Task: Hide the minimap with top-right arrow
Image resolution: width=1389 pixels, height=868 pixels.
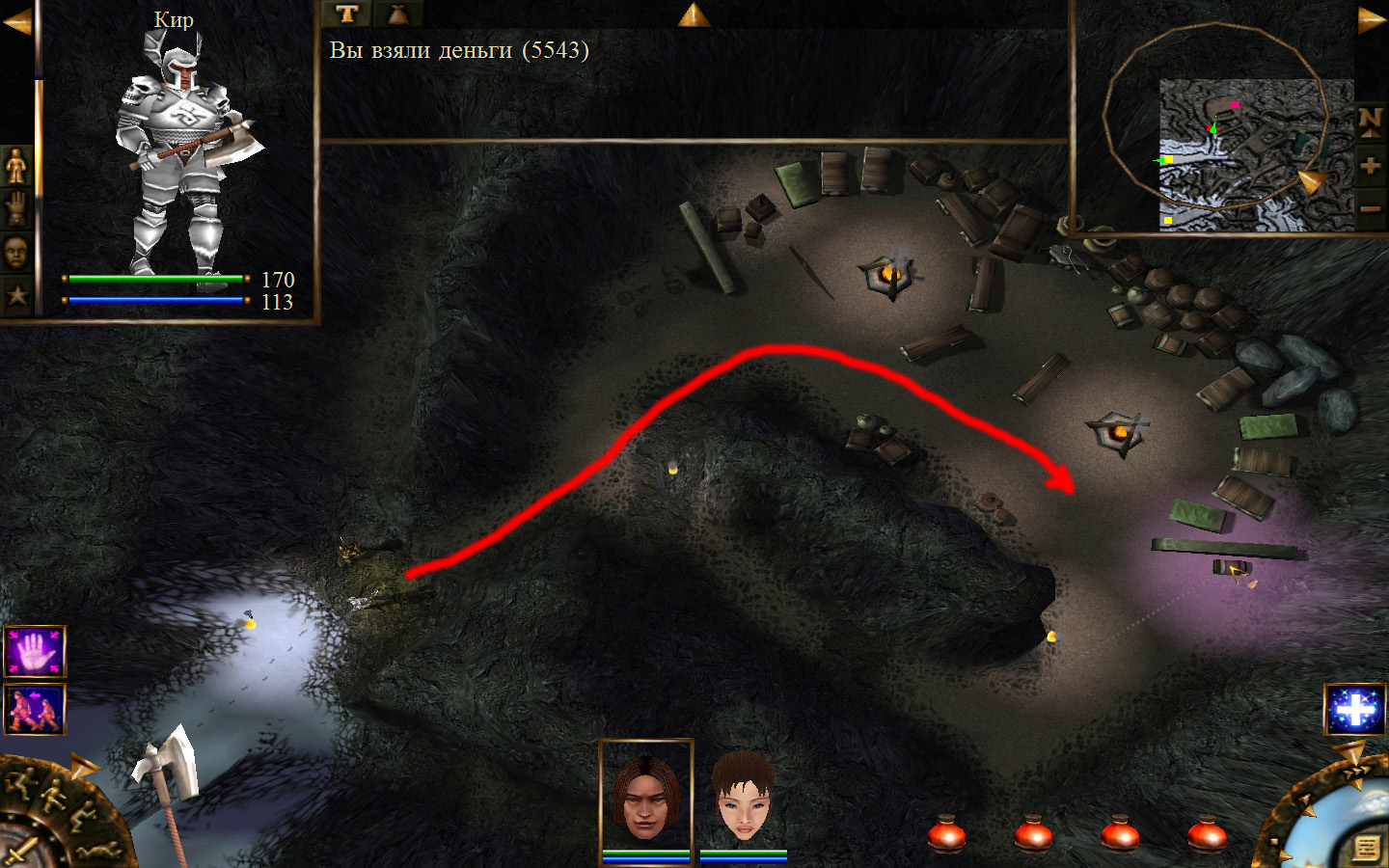Action: point(1371,19)
